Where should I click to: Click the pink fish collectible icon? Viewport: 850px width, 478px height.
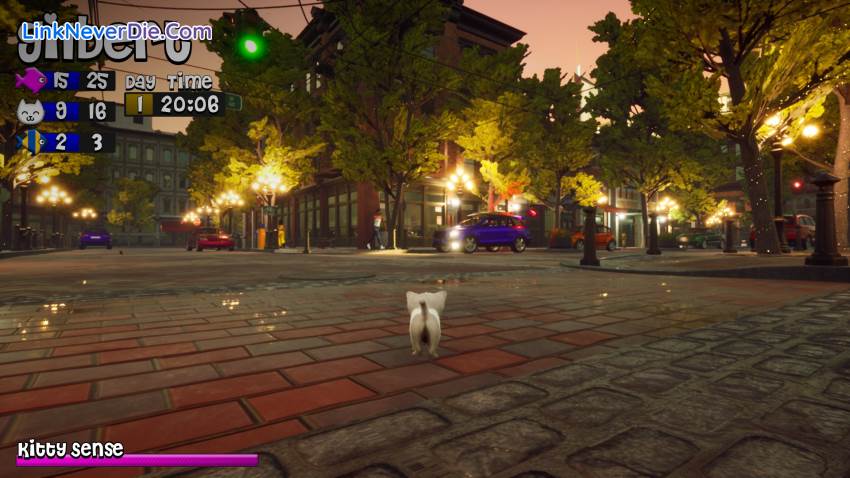point(30,80)
